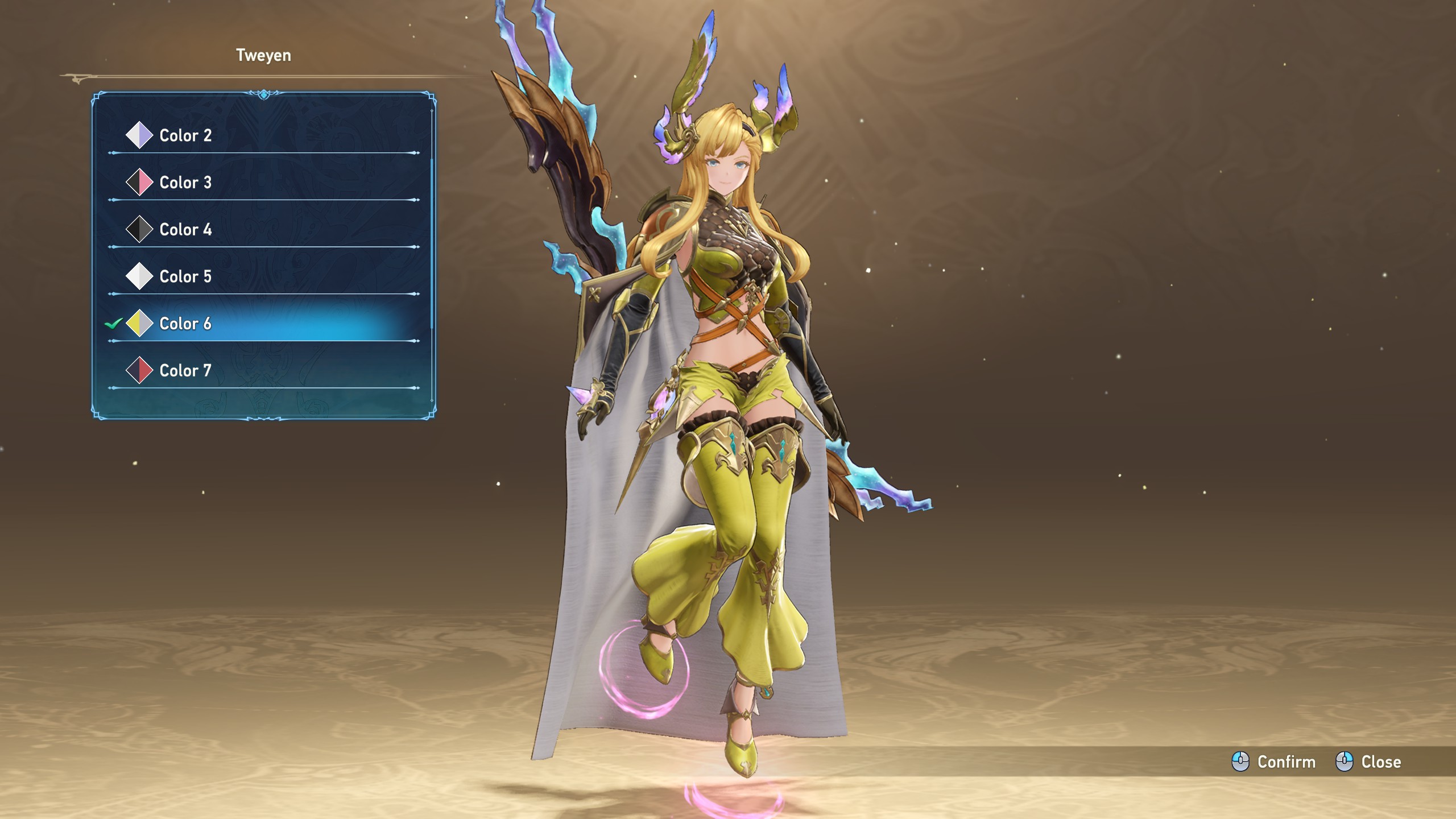Select the highlighted Color 6 entry
1456x819 pixels.
pos(185,324)
